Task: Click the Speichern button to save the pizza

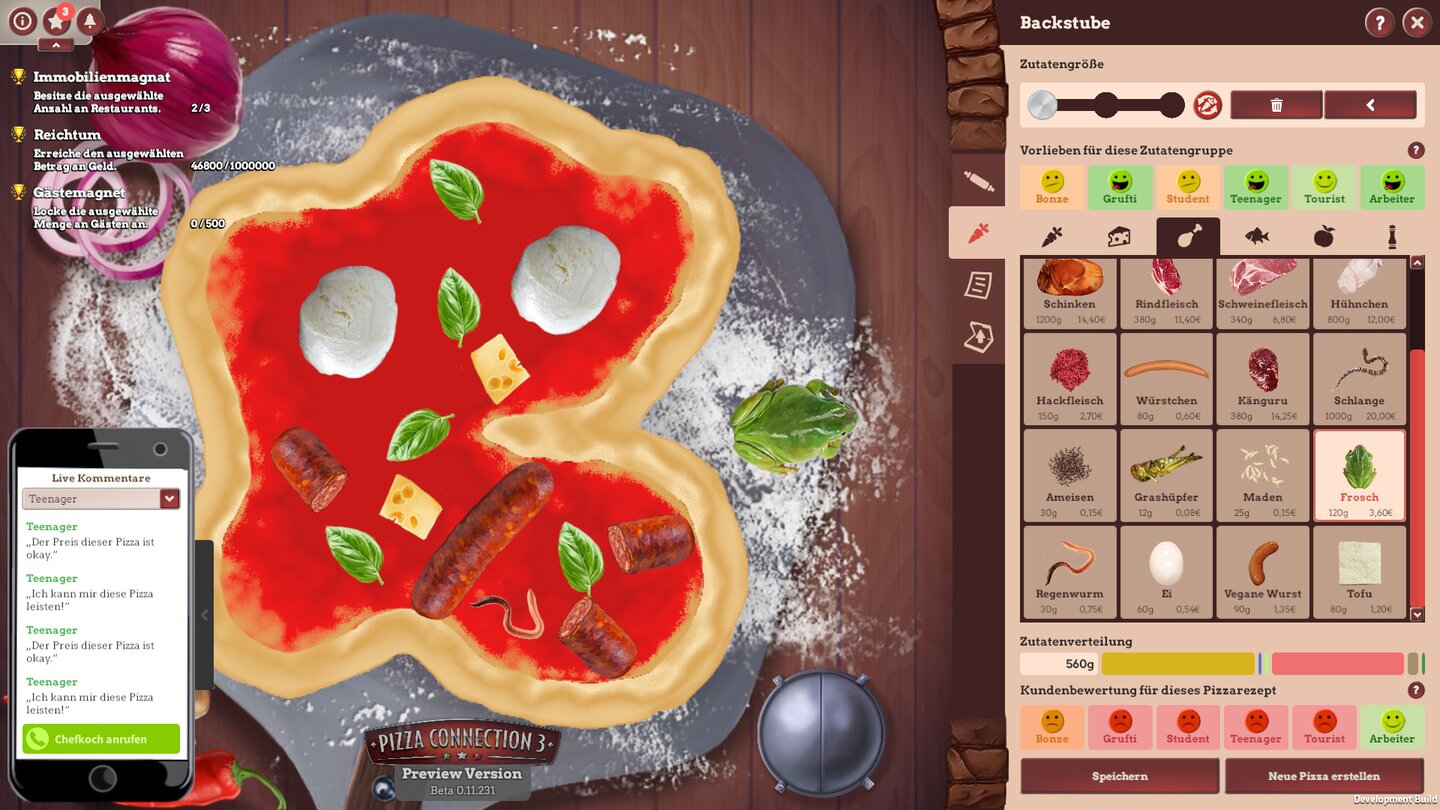Action: coord(1120,775)
